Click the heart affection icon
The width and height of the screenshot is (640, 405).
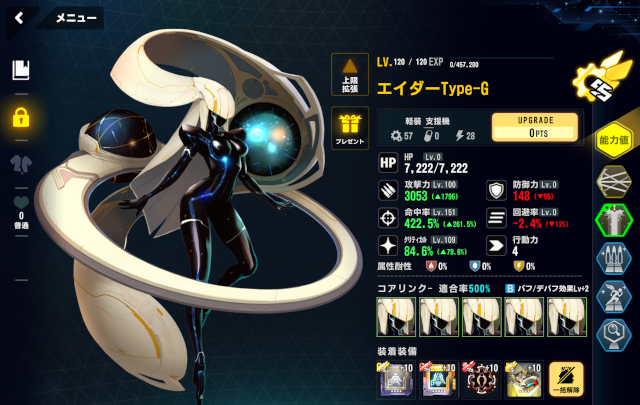coord(20,204)
